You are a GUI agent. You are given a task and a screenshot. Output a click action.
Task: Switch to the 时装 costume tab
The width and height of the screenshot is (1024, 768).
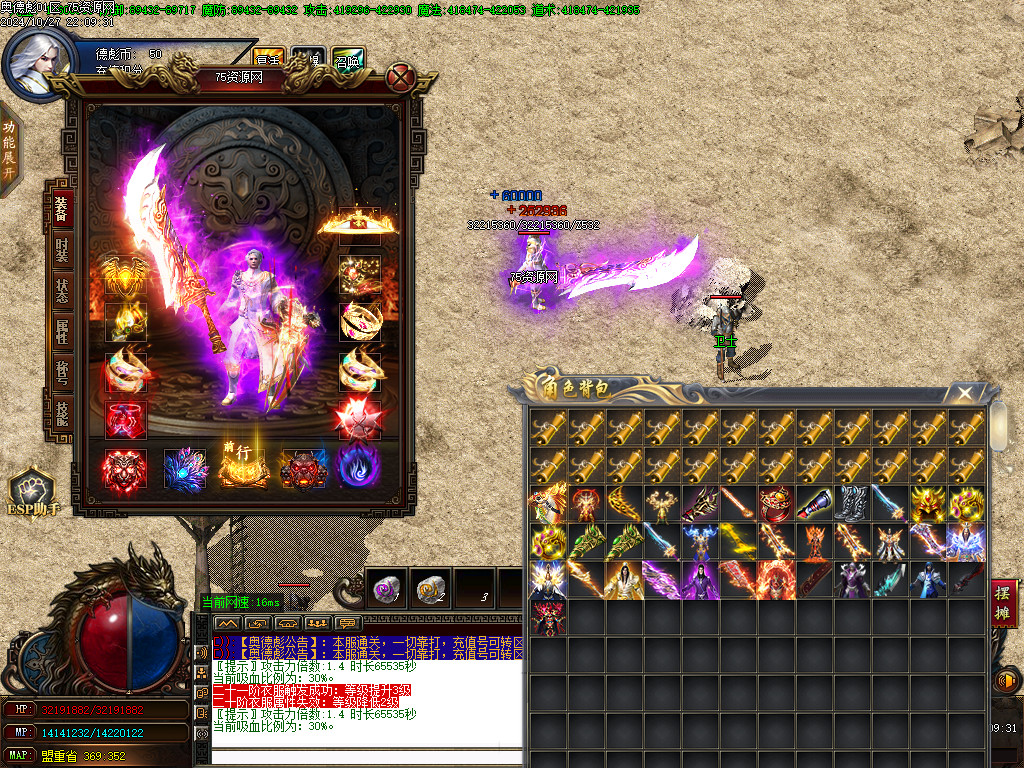[x=62, y=250]
